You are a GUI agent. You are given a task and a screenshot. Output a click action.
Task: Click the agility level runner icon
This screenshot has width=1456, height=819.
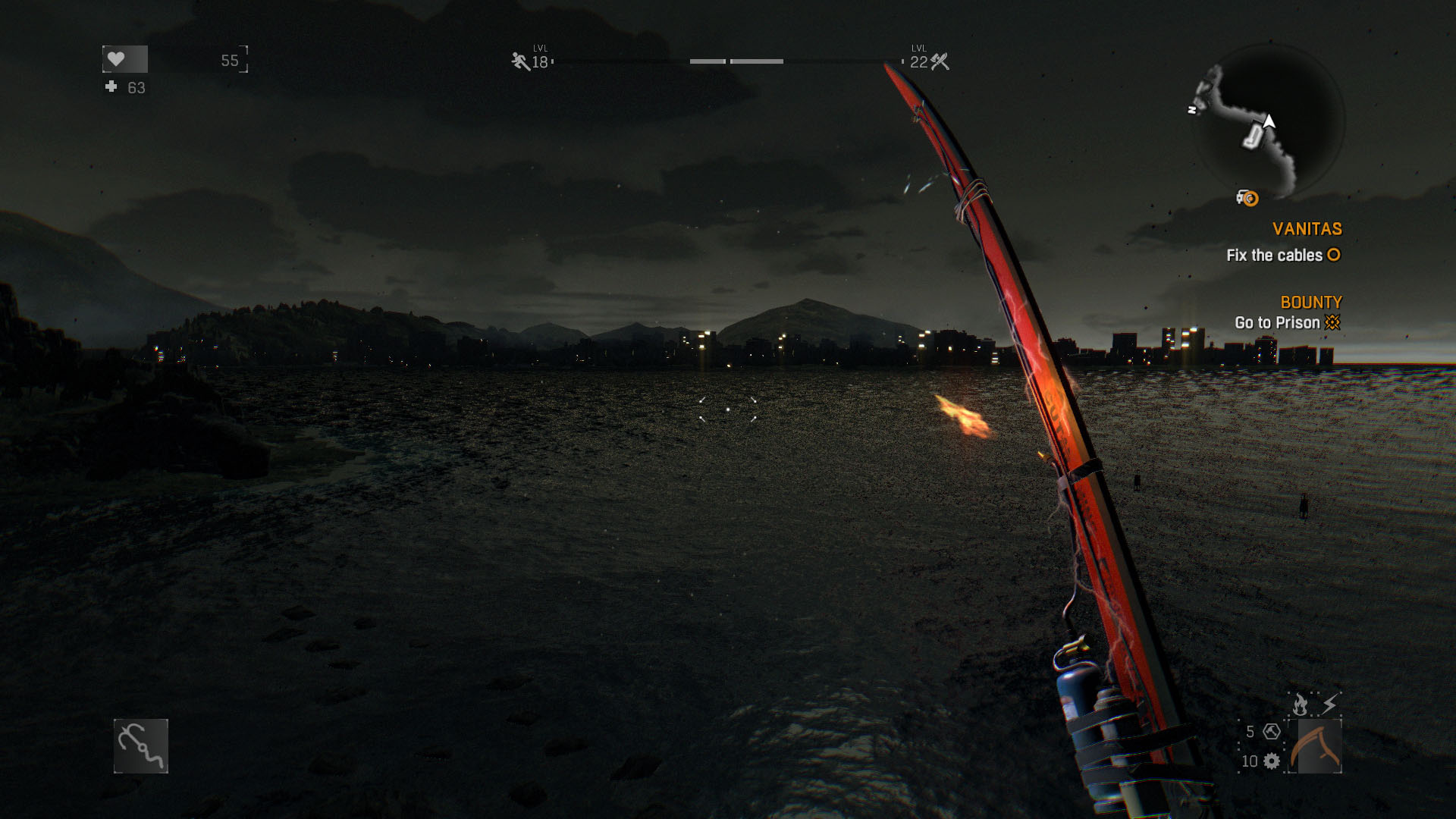click(520, 61)
